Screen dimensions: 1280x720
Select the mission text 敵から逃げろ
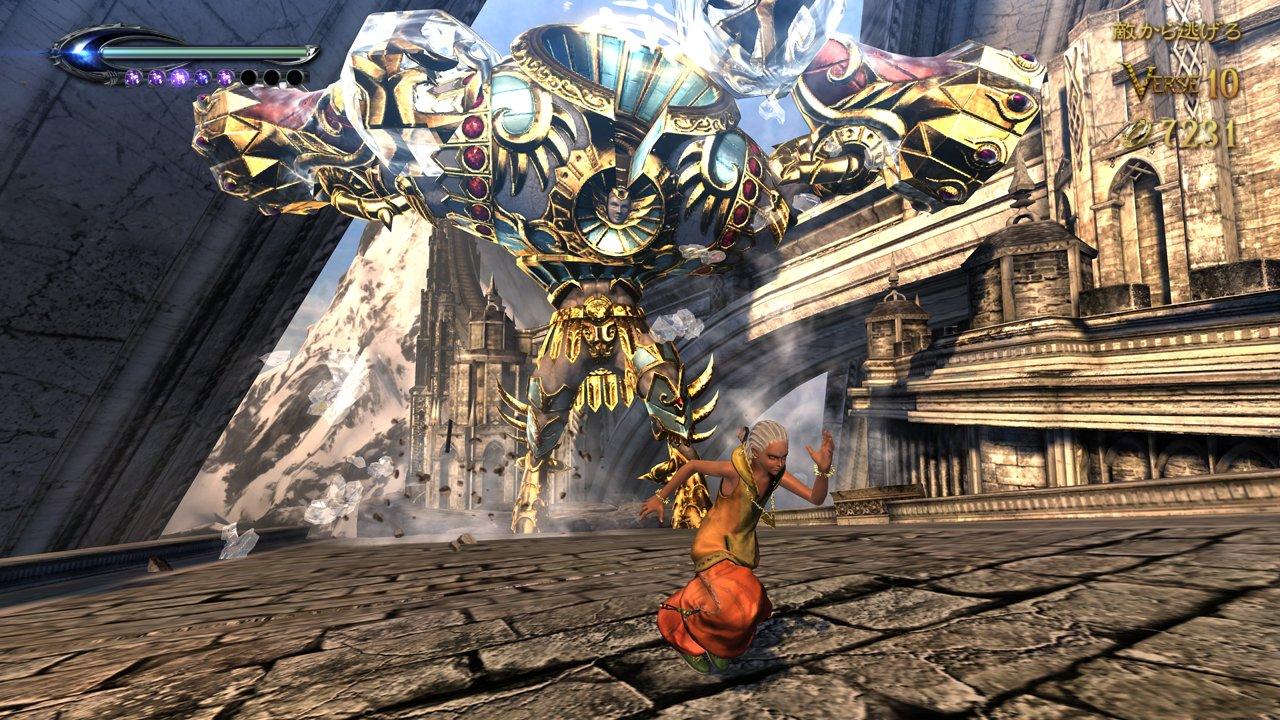click(x=1177, y=31)
